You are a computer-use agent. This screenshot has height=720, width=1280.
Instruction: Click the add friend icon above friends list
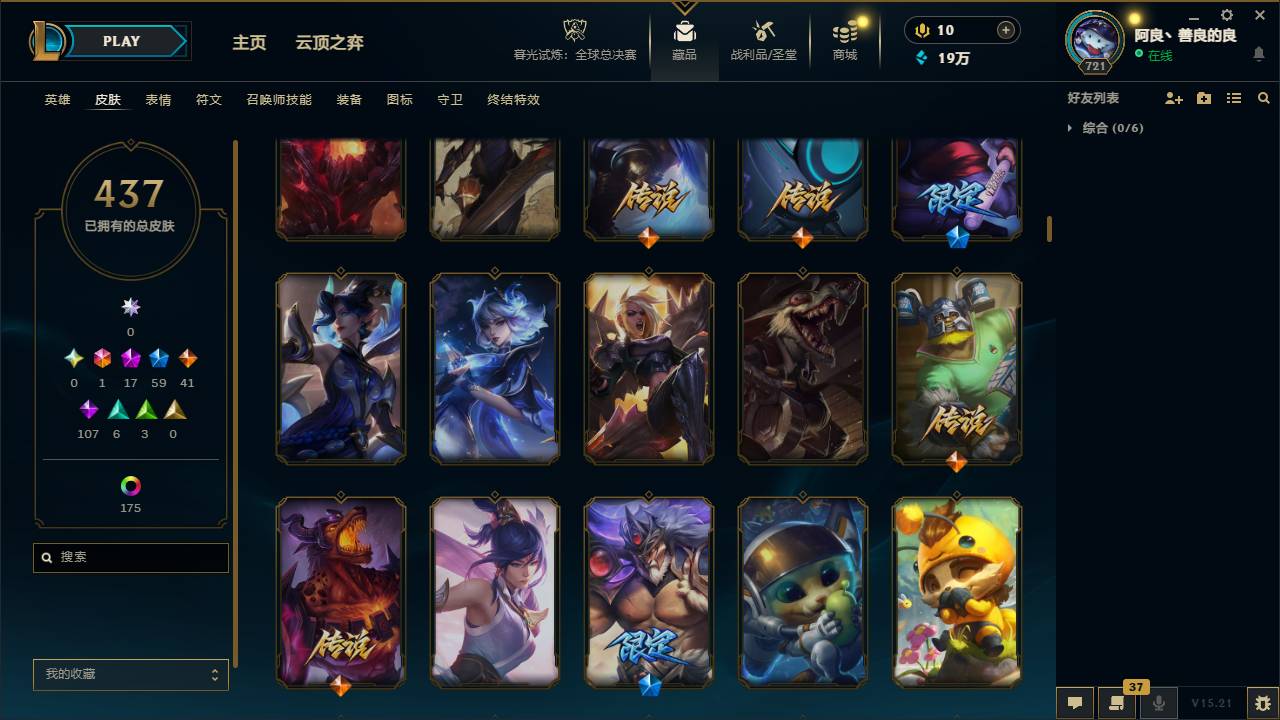1174,97
